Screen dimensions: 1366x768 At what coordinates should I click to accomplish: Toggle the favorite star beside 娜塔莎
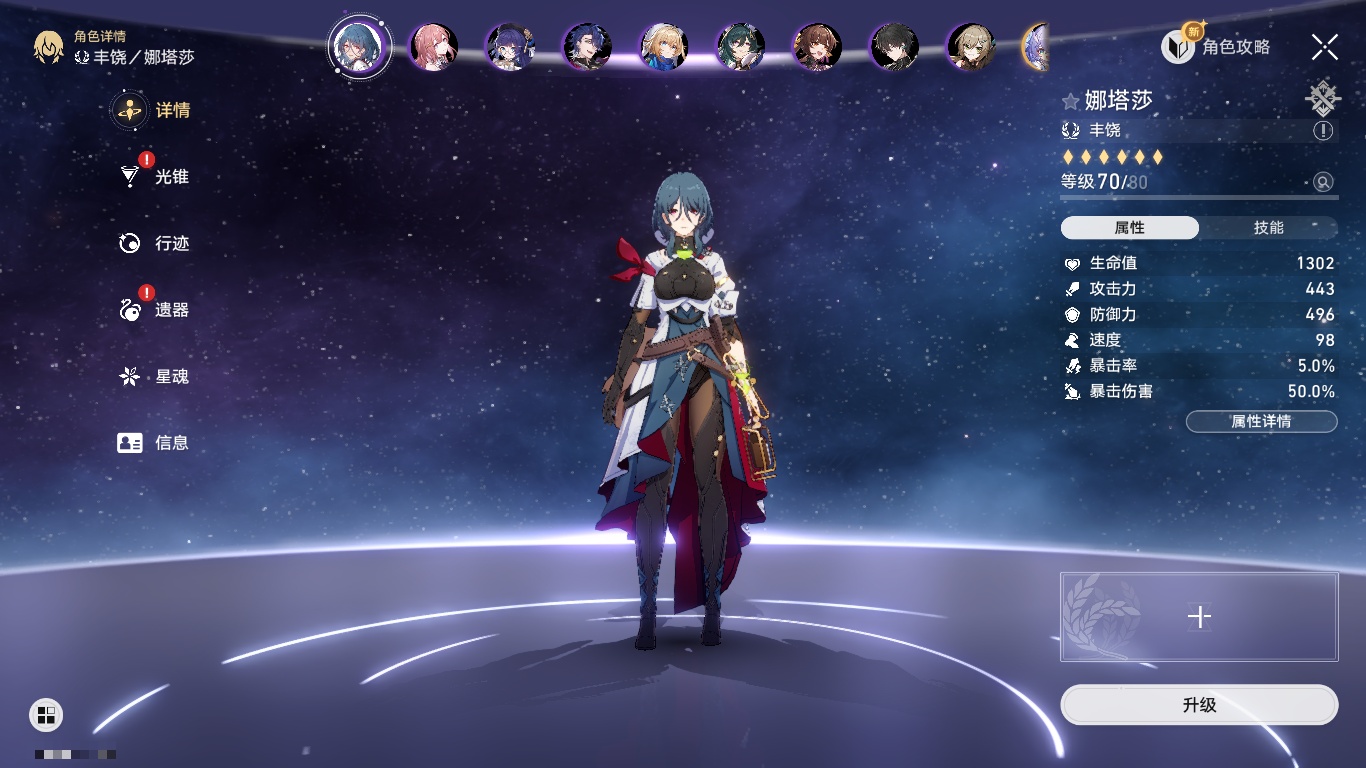pyautogui.click(x=1070, y=101)
